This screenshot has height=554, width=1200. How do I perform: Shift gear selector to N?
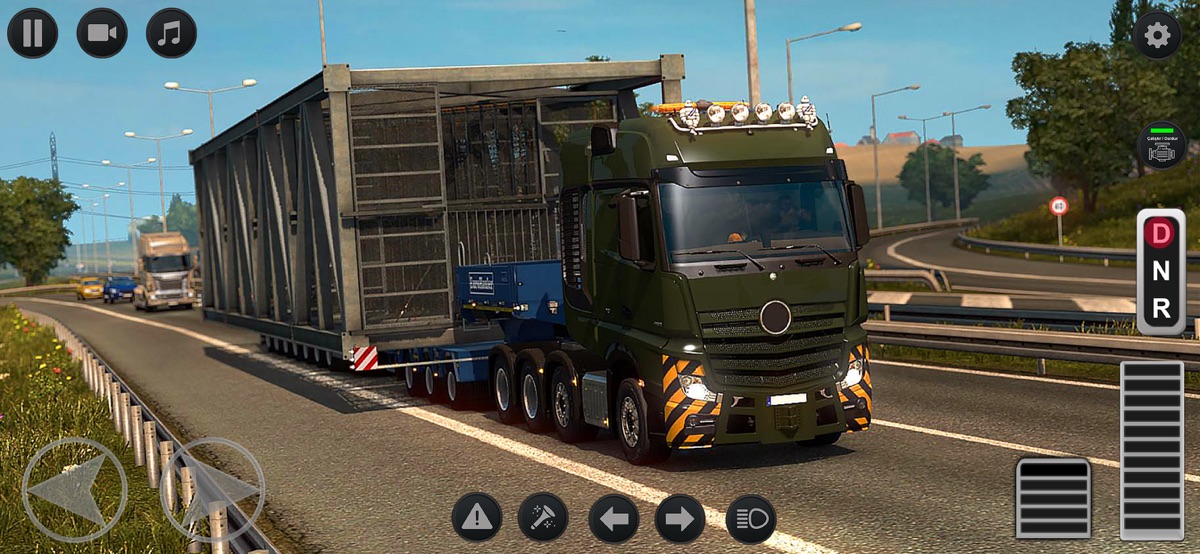pos(1161,272)
